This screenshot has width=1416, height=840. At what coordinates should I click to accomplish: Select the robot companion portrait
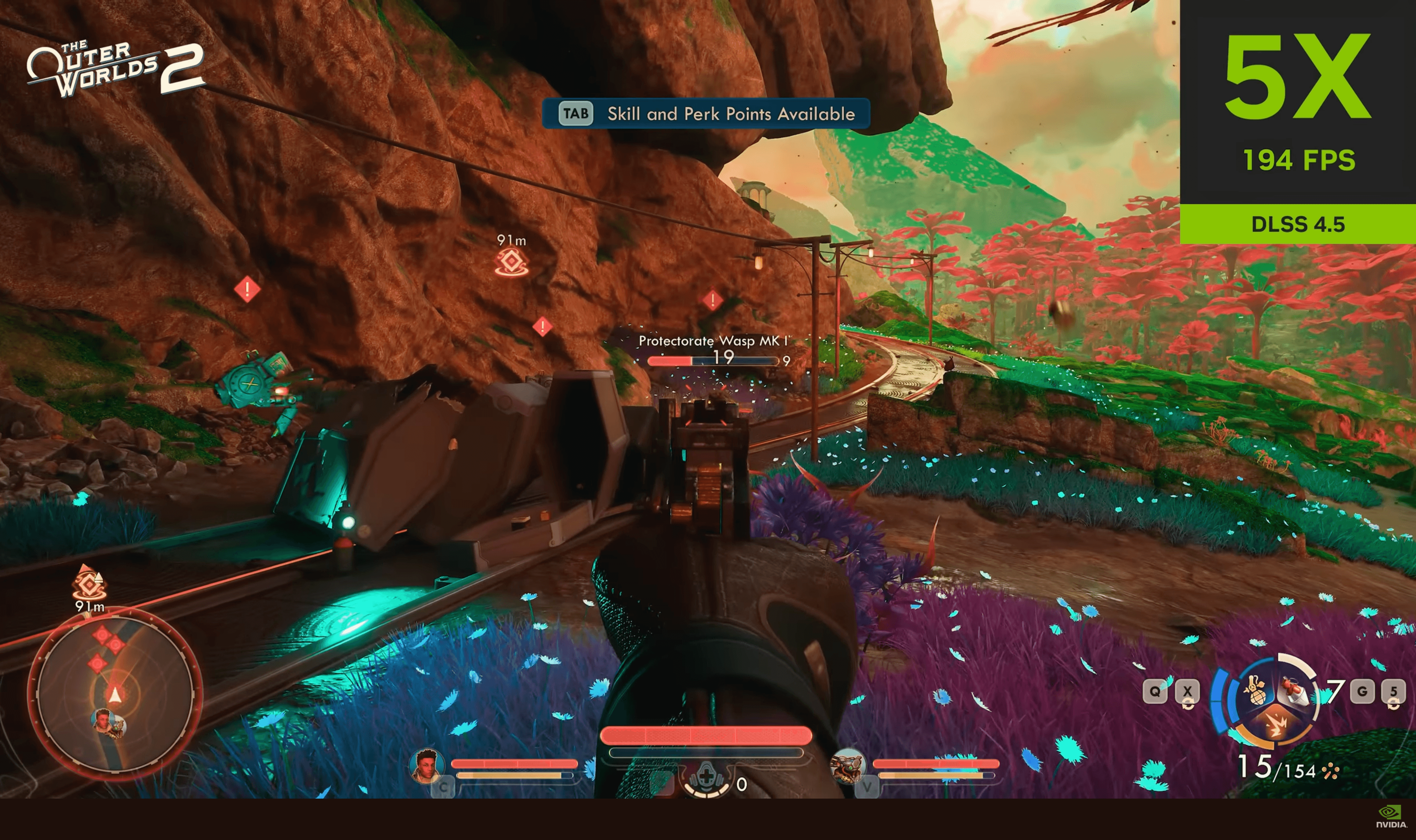(x=847, y=765)
